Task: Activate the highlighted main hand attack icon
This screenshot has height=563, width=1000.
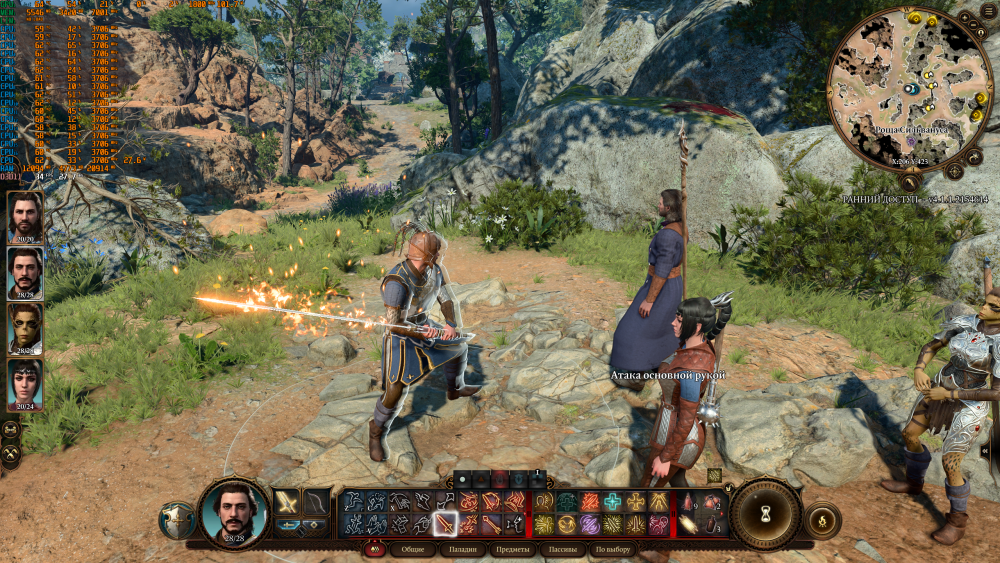Action: coord(445,524)
